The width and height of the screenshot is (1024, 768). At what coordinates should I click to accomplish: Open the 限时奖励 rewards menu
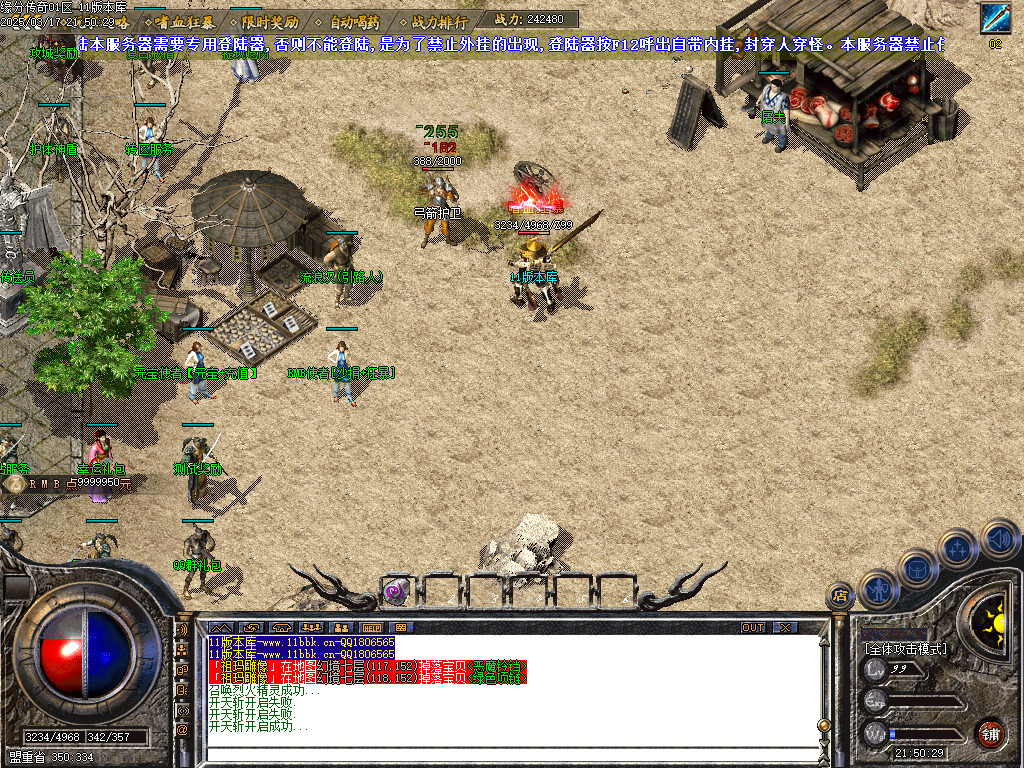[270, 20]
